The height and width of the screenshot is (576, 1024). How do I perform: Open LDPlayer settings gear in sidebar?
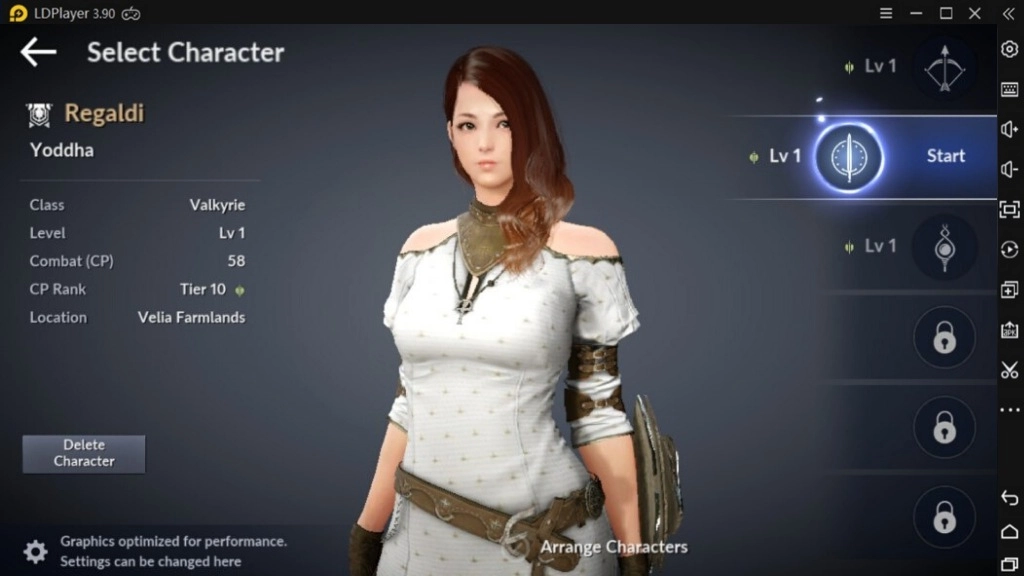1009,50
